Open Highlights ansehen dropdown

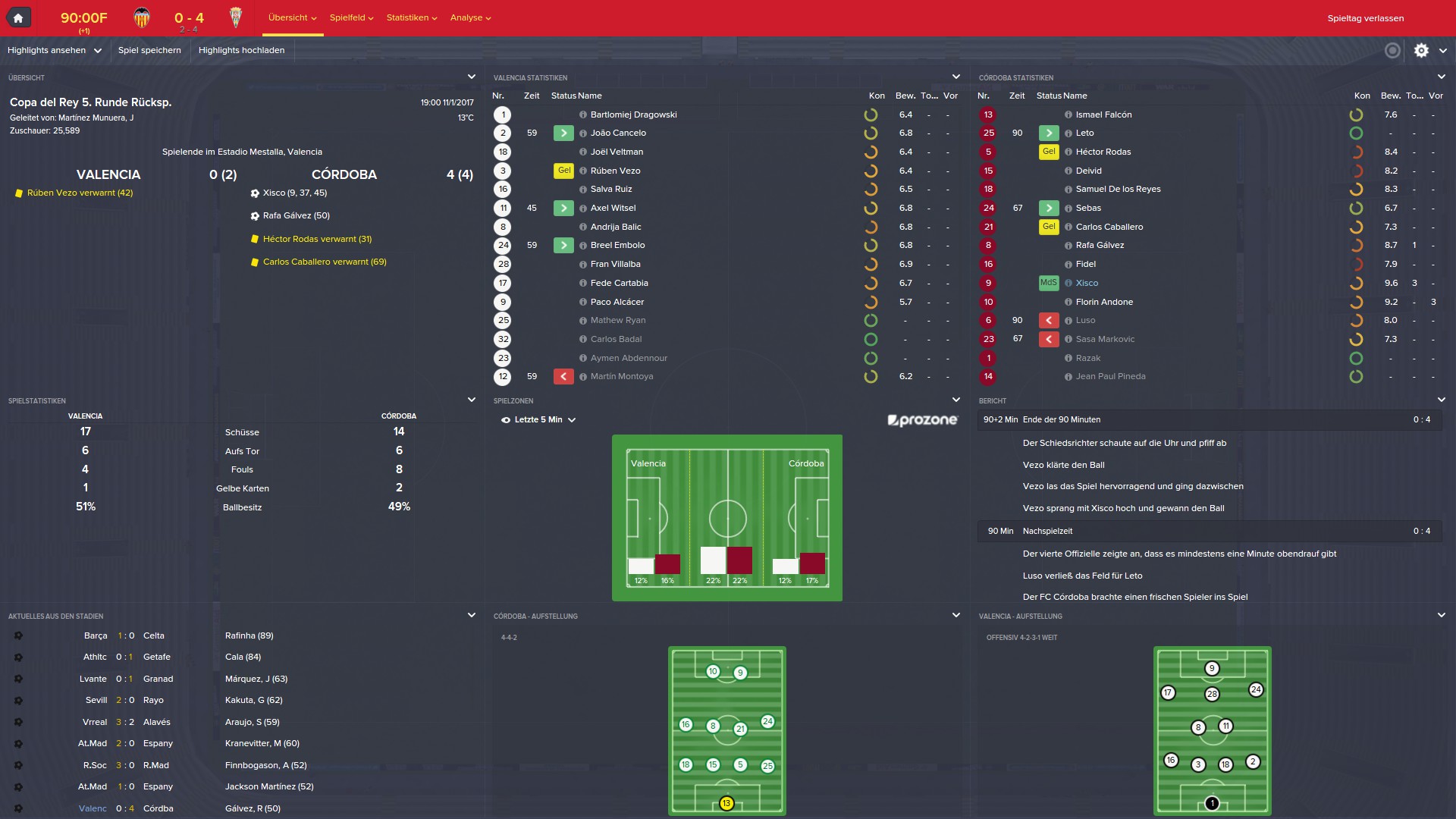click(54, 50)
